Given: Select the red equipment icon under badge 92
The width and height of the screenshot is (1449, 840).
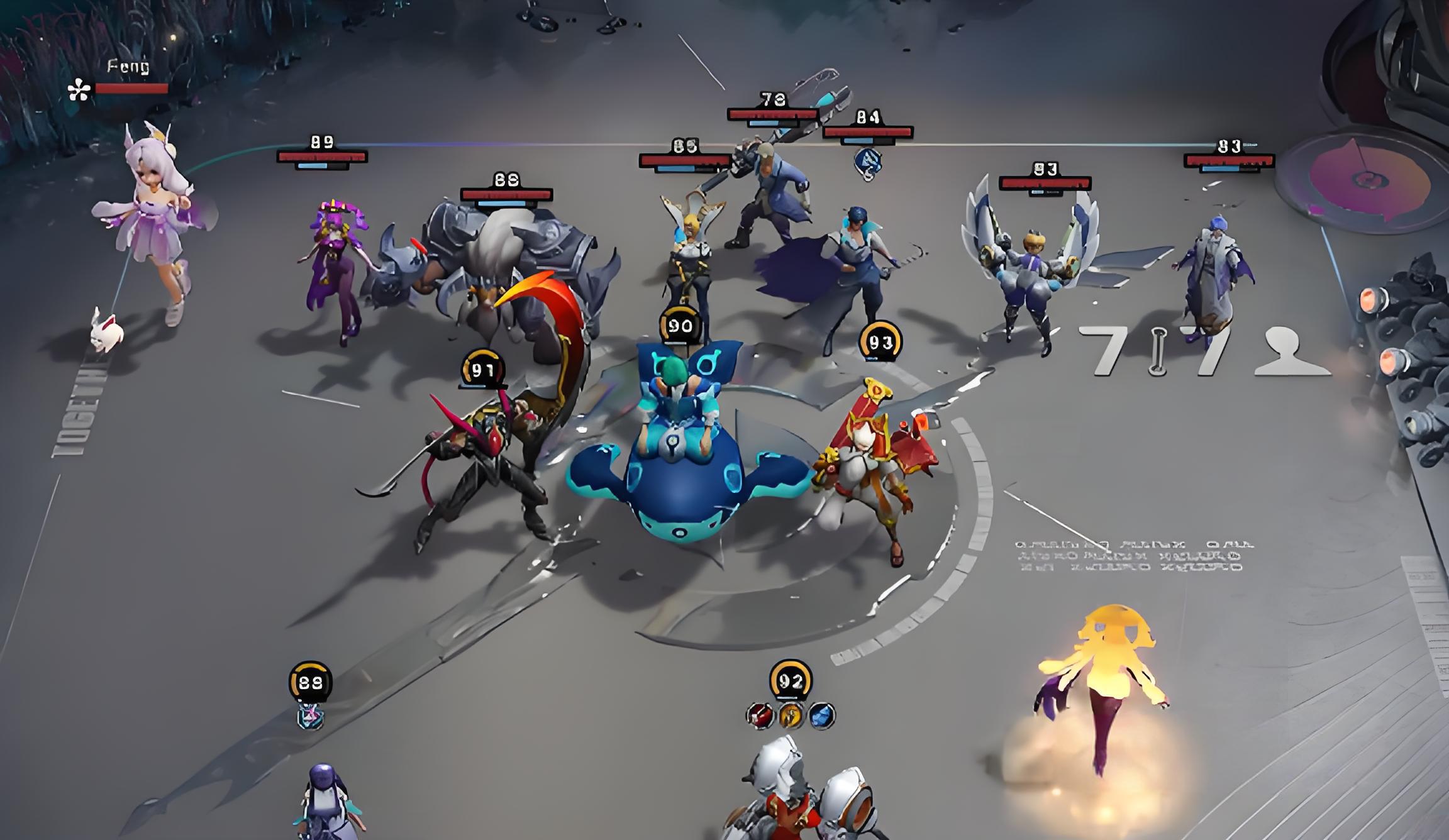Looking at the screenshot, I should click(760, 716).
